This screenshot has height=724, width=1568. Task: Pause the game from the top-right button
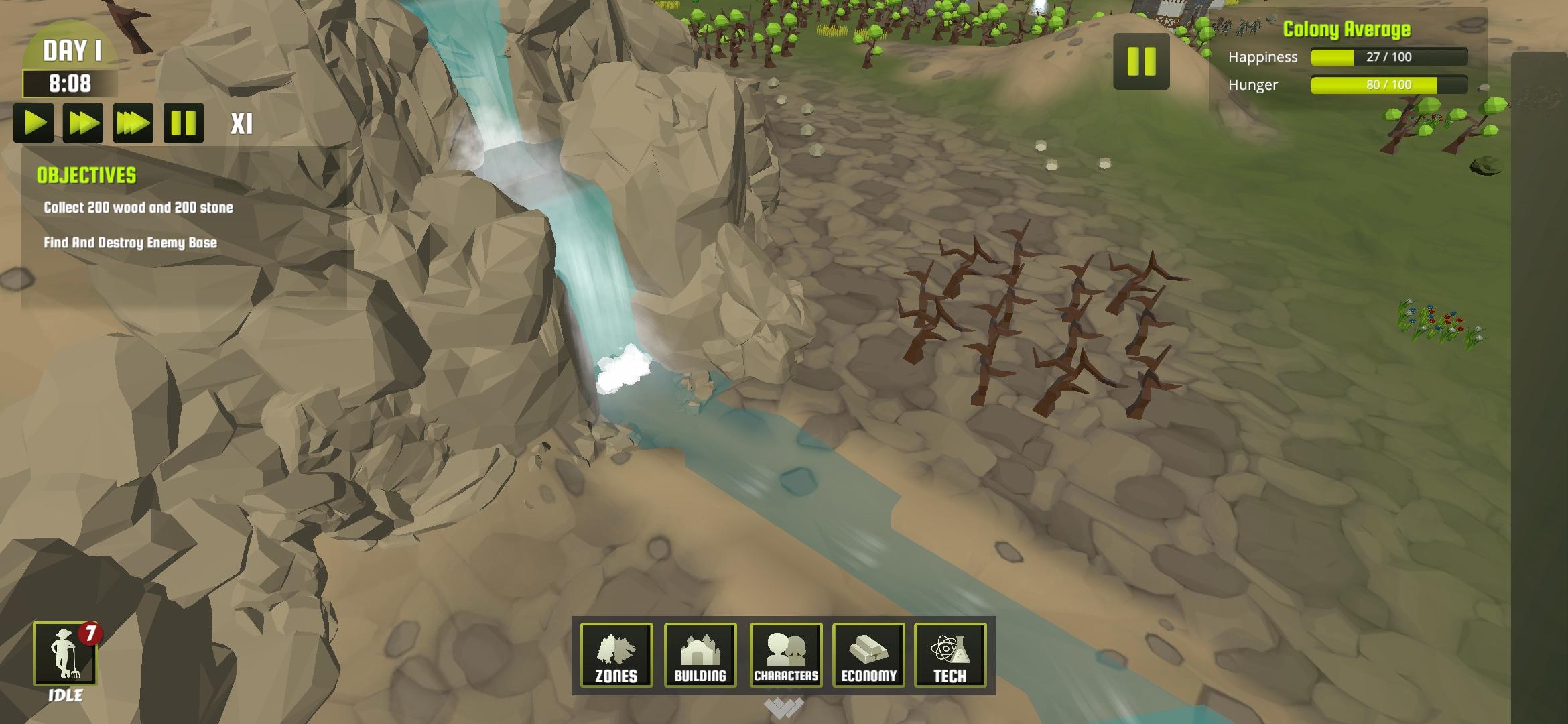pos(1141,62)
